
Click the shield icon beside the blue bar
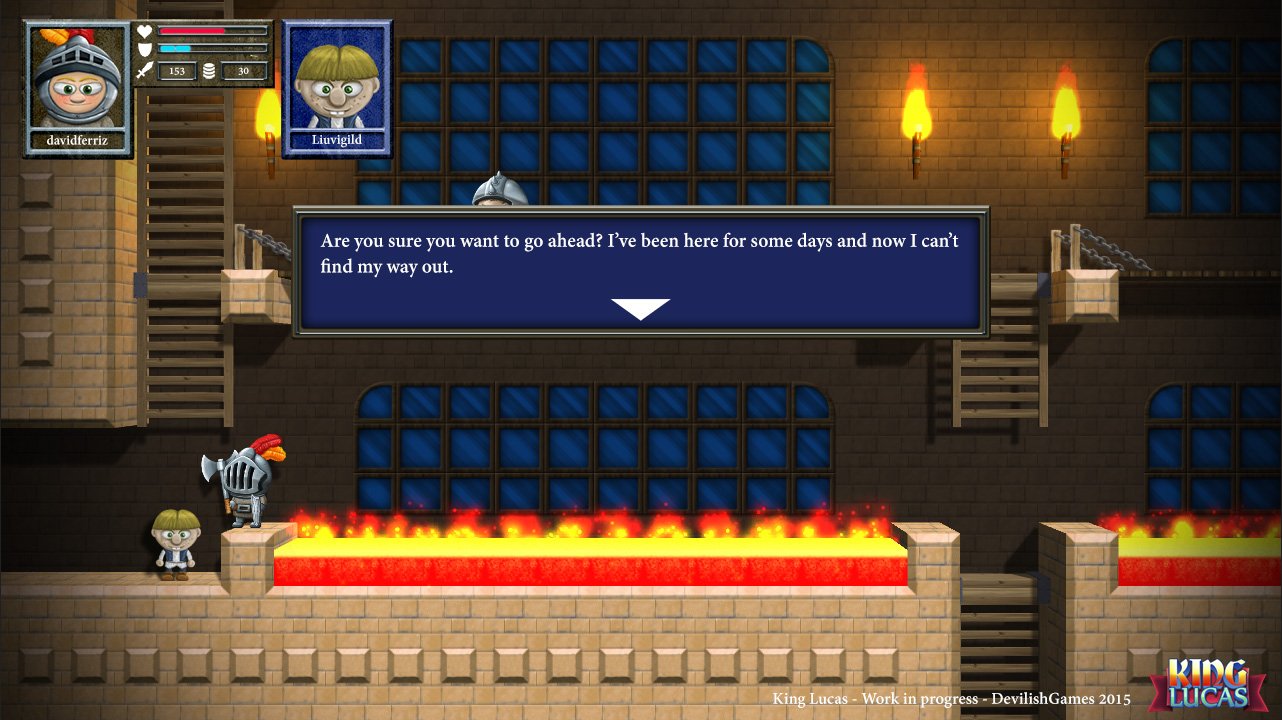(x=144, y=48)
